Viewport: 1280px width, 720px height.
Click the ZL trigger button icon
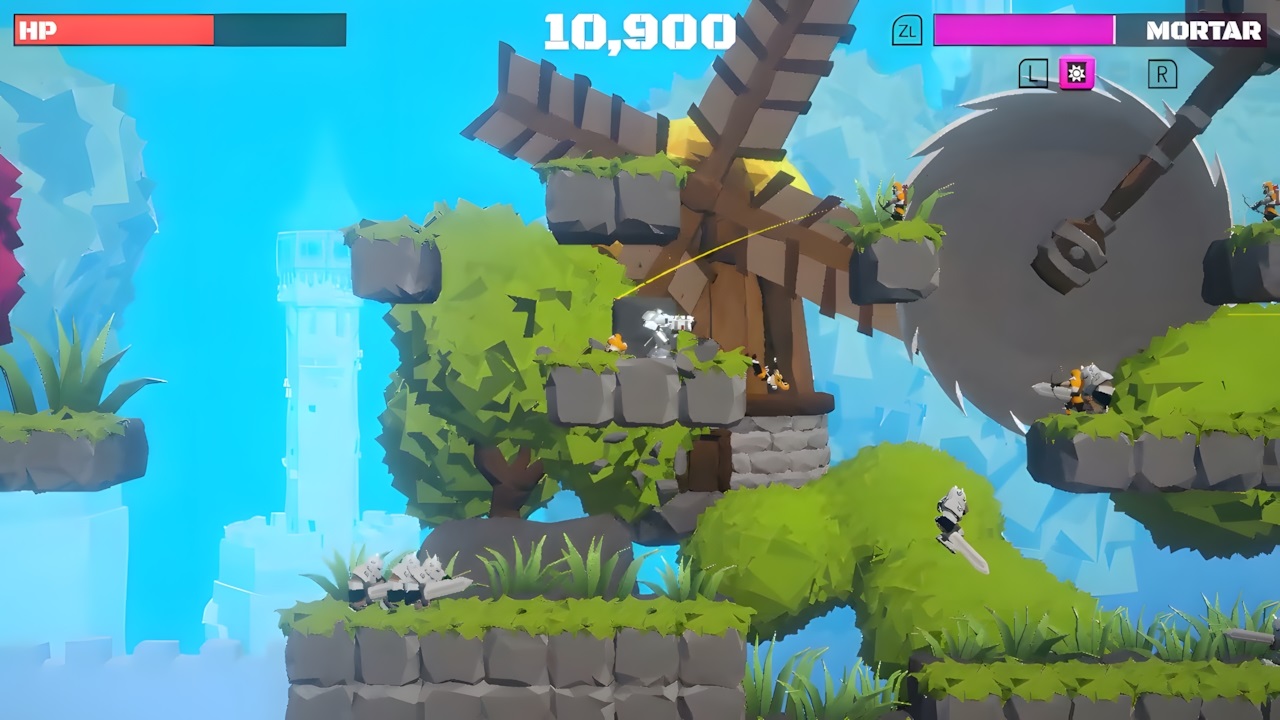(x=908, y=32)
